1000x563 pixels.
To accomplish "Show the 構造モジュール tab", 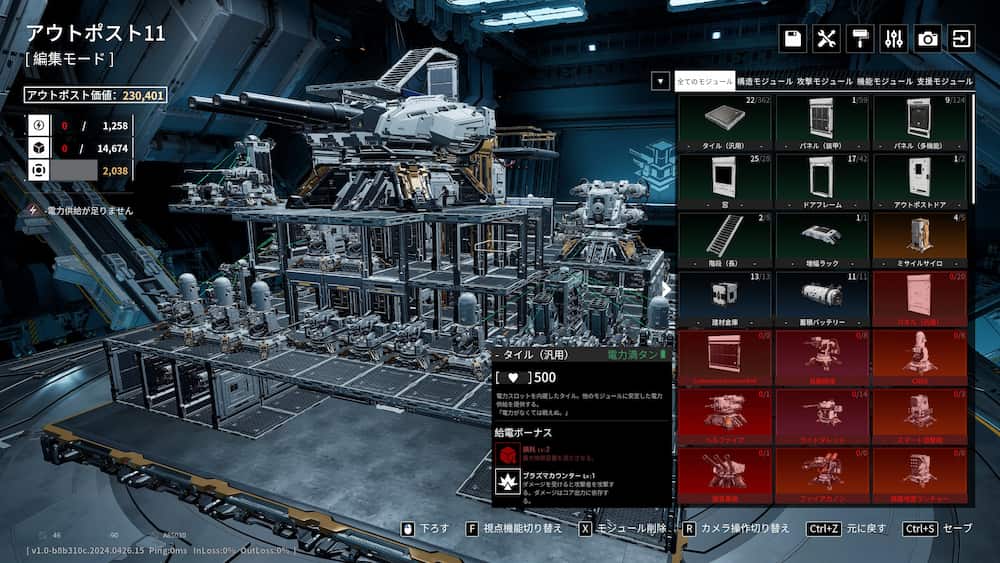I will pyautogui.click(x=765, y=81).
